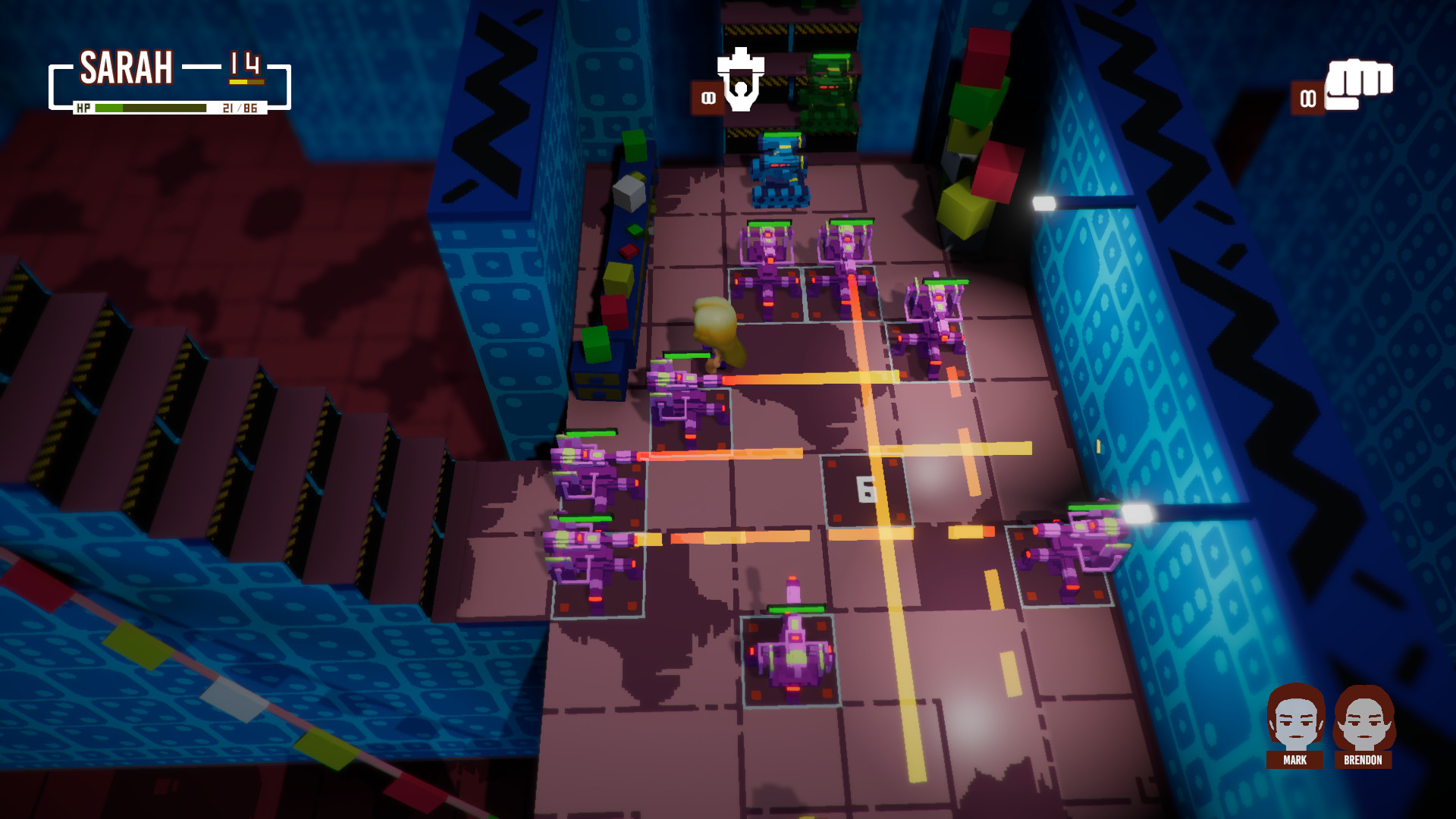Click the fist ability counter showing 0

[1306, 99]
